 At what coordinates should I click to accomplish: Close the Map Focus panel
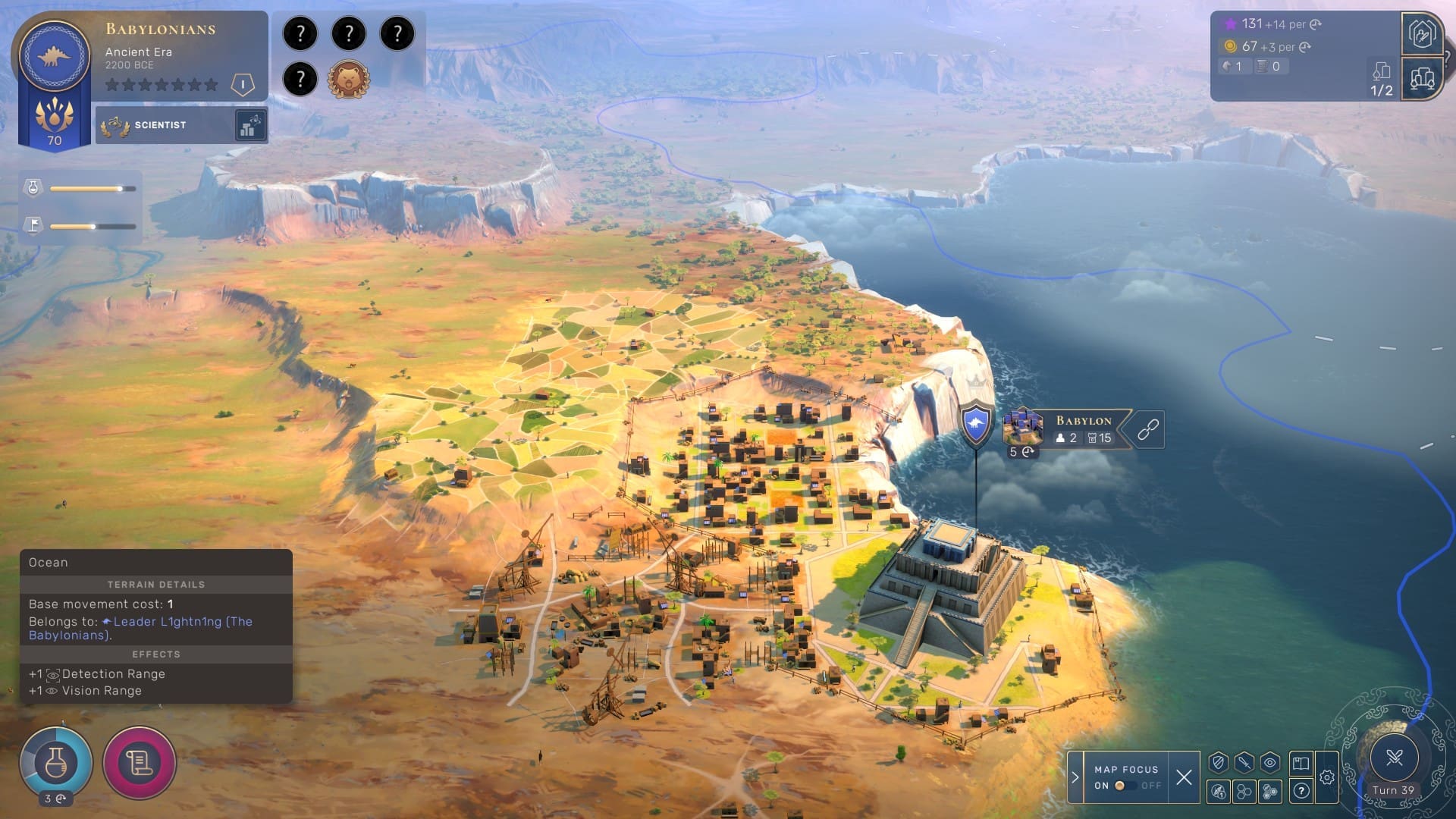coord(1184,777)
